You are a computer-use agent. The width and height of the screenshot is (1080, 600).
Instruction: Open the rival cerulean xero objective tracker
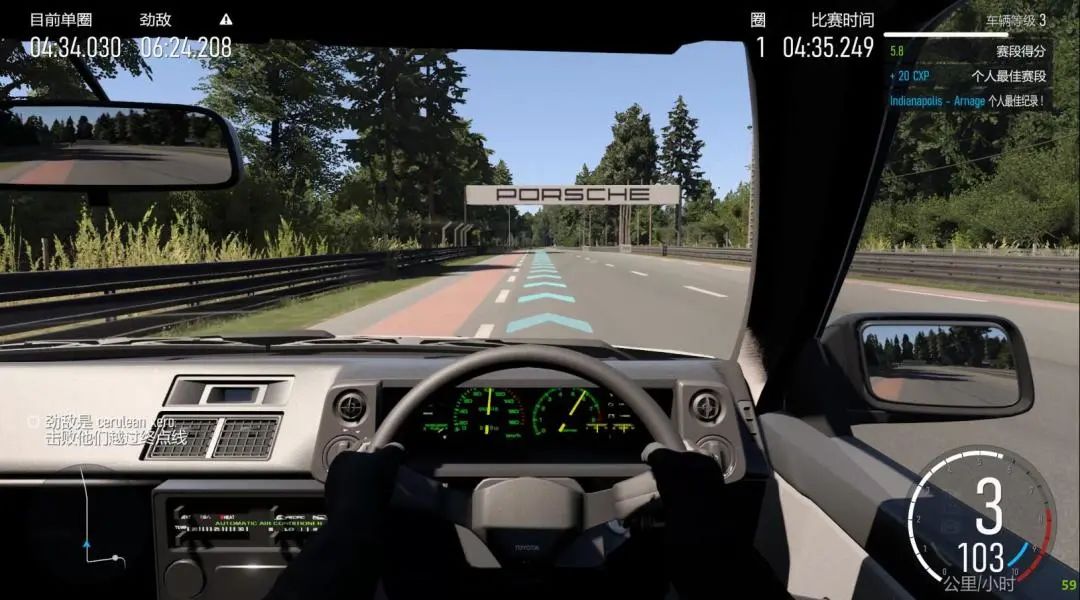click(x=107, y=429)
